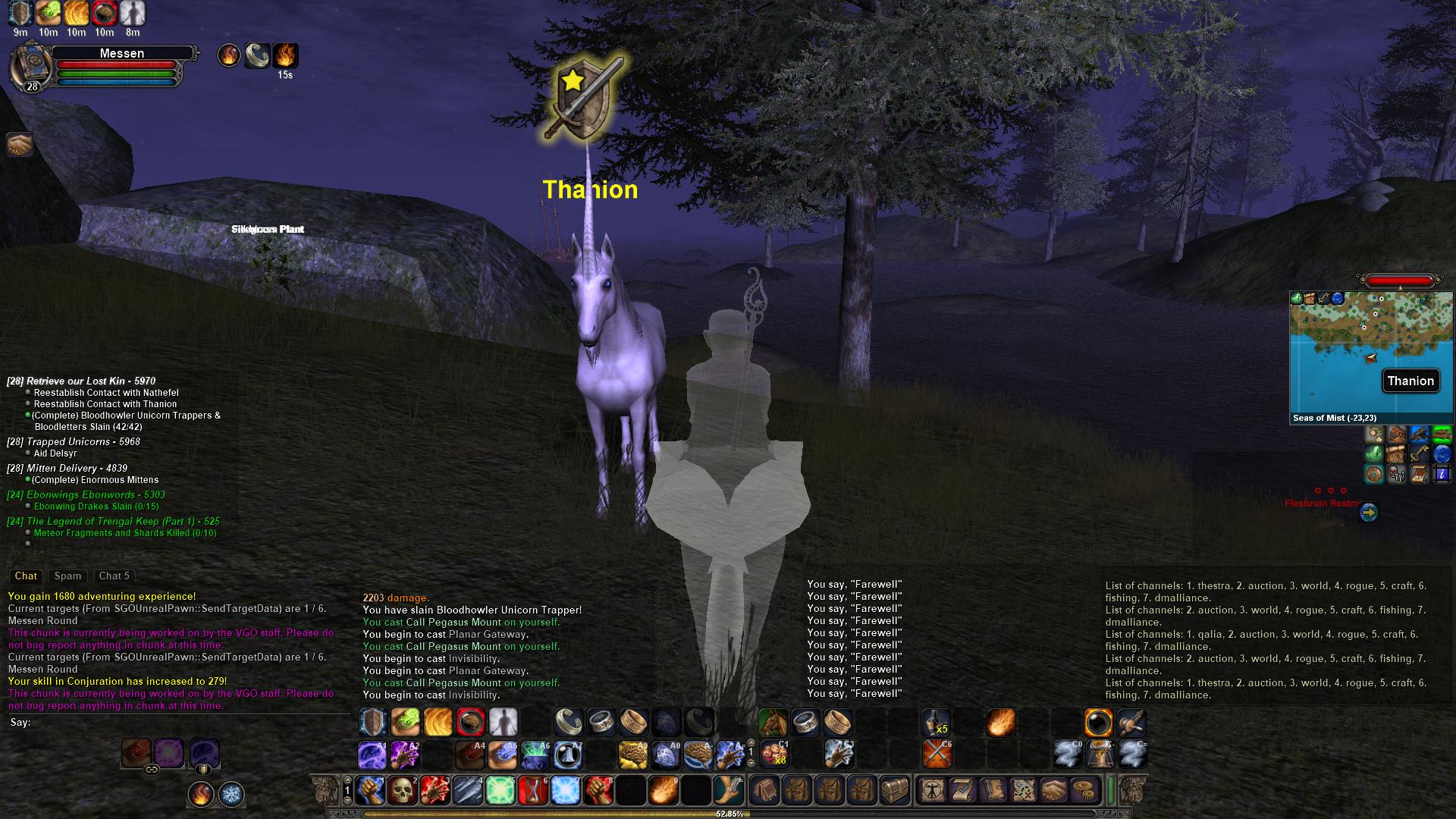Cast the green burst spell in slot 5
Viewport: 1456px width, 819px height.
point(500,790)
